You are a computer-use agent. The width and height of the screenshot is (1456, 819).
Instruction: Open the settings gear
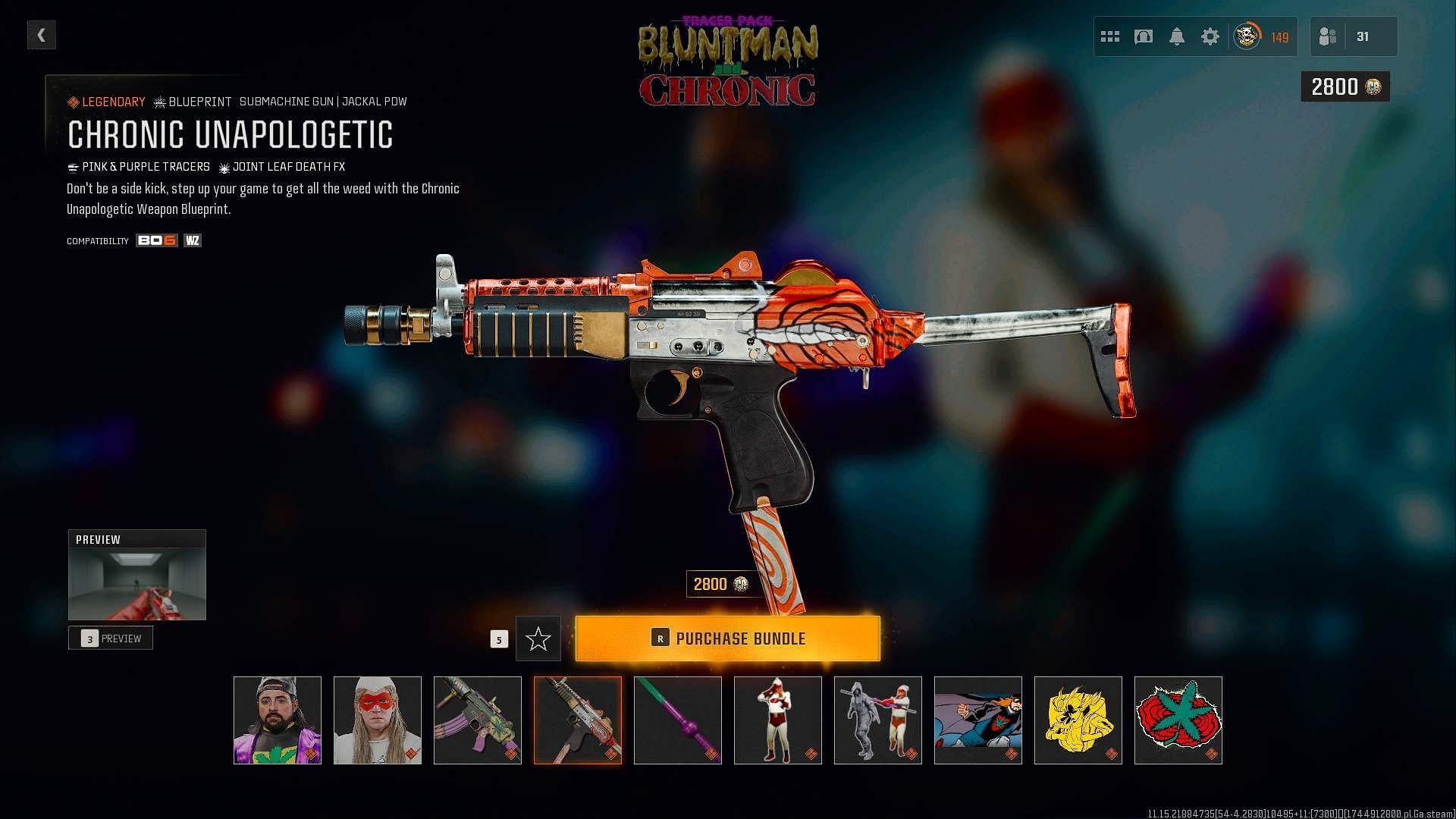tap(1210, 36)
